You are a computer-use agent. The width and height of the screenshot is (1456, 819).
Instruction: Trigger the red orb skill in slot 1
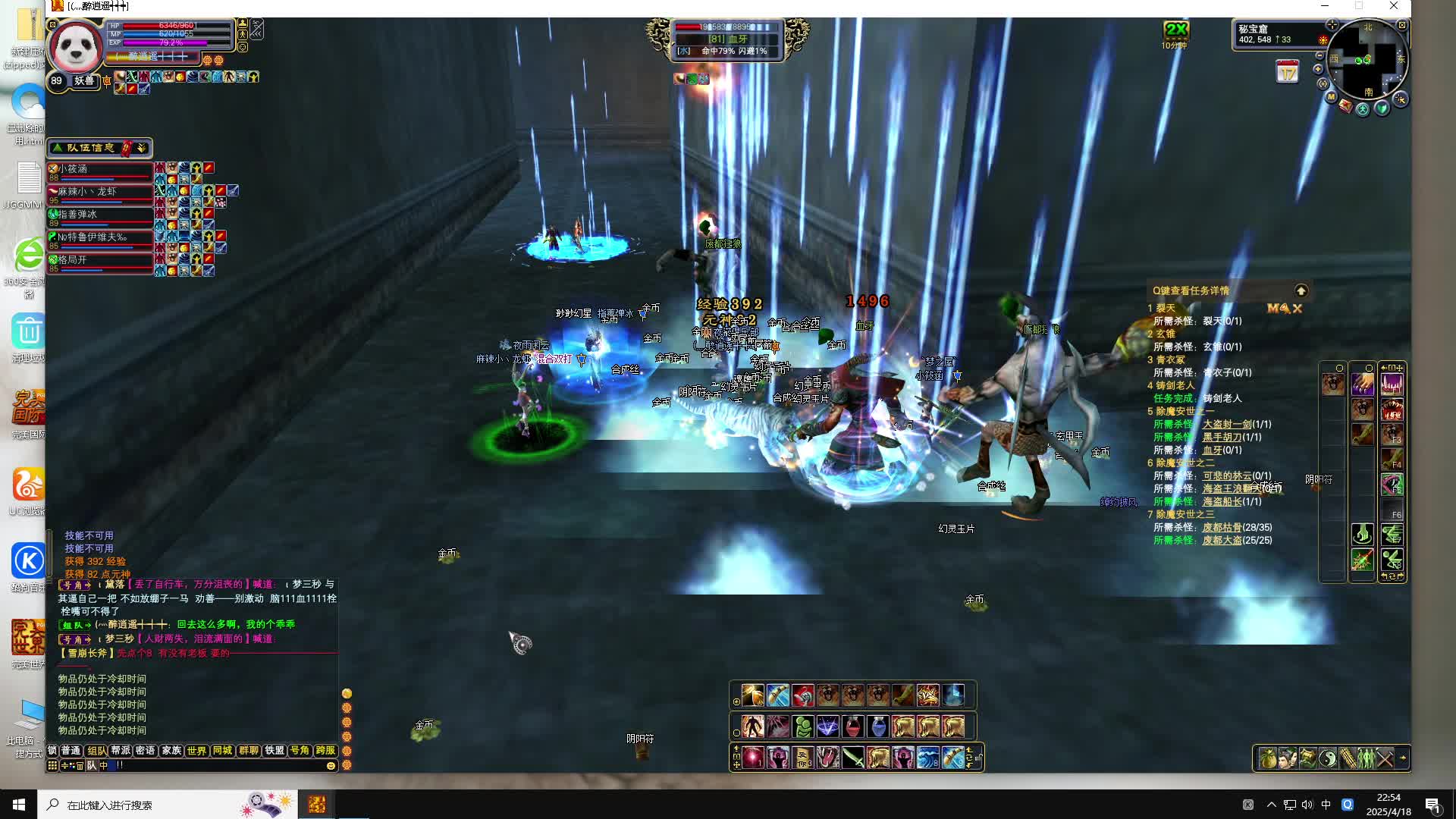click(x=753, y=758)
